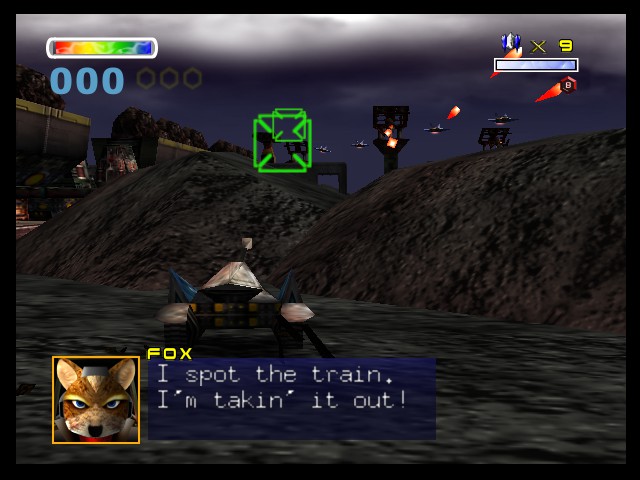
Task: Click the green targeting reticle
Action: point(283,141)
